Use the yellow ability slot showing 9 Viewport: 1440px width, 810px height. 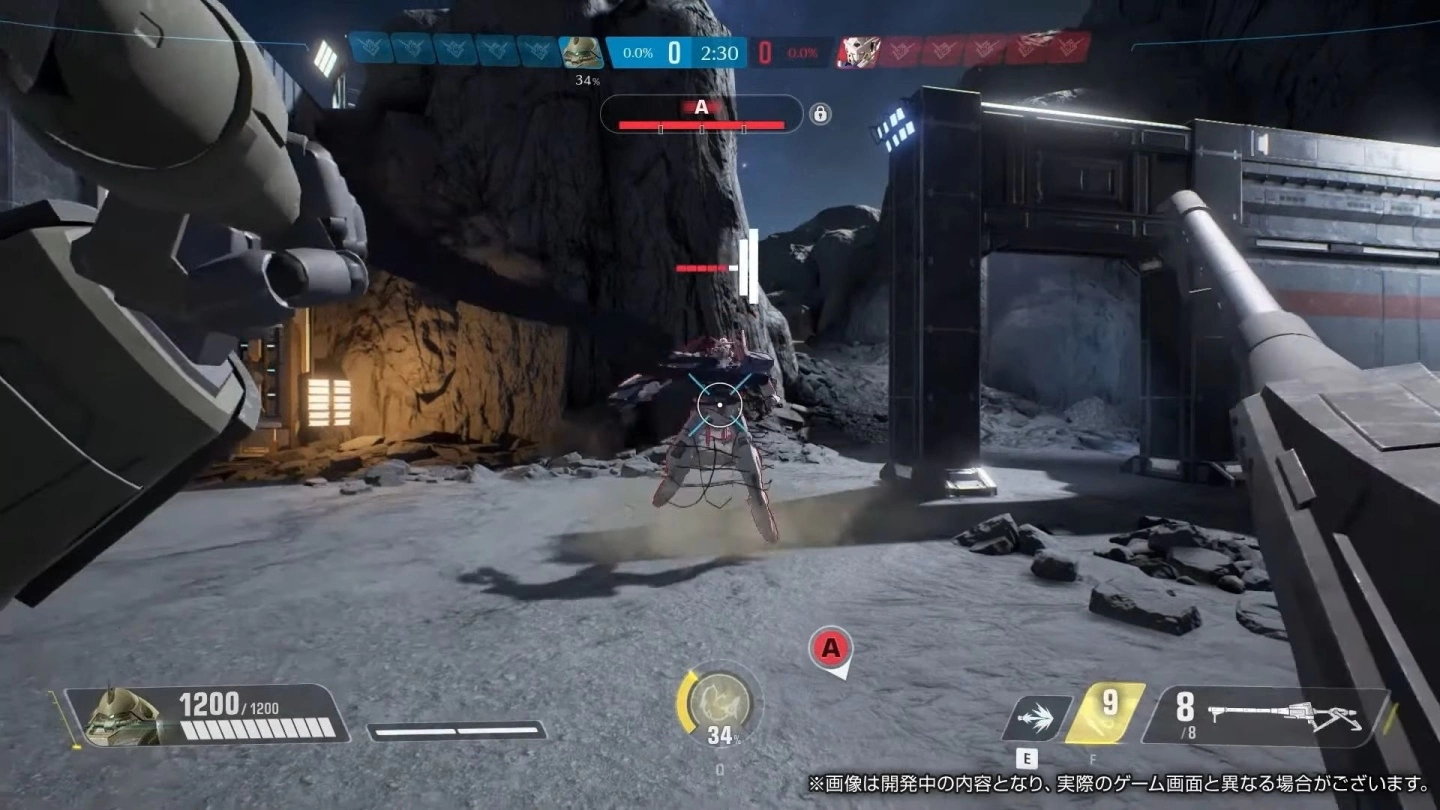tap(1104, 713)
